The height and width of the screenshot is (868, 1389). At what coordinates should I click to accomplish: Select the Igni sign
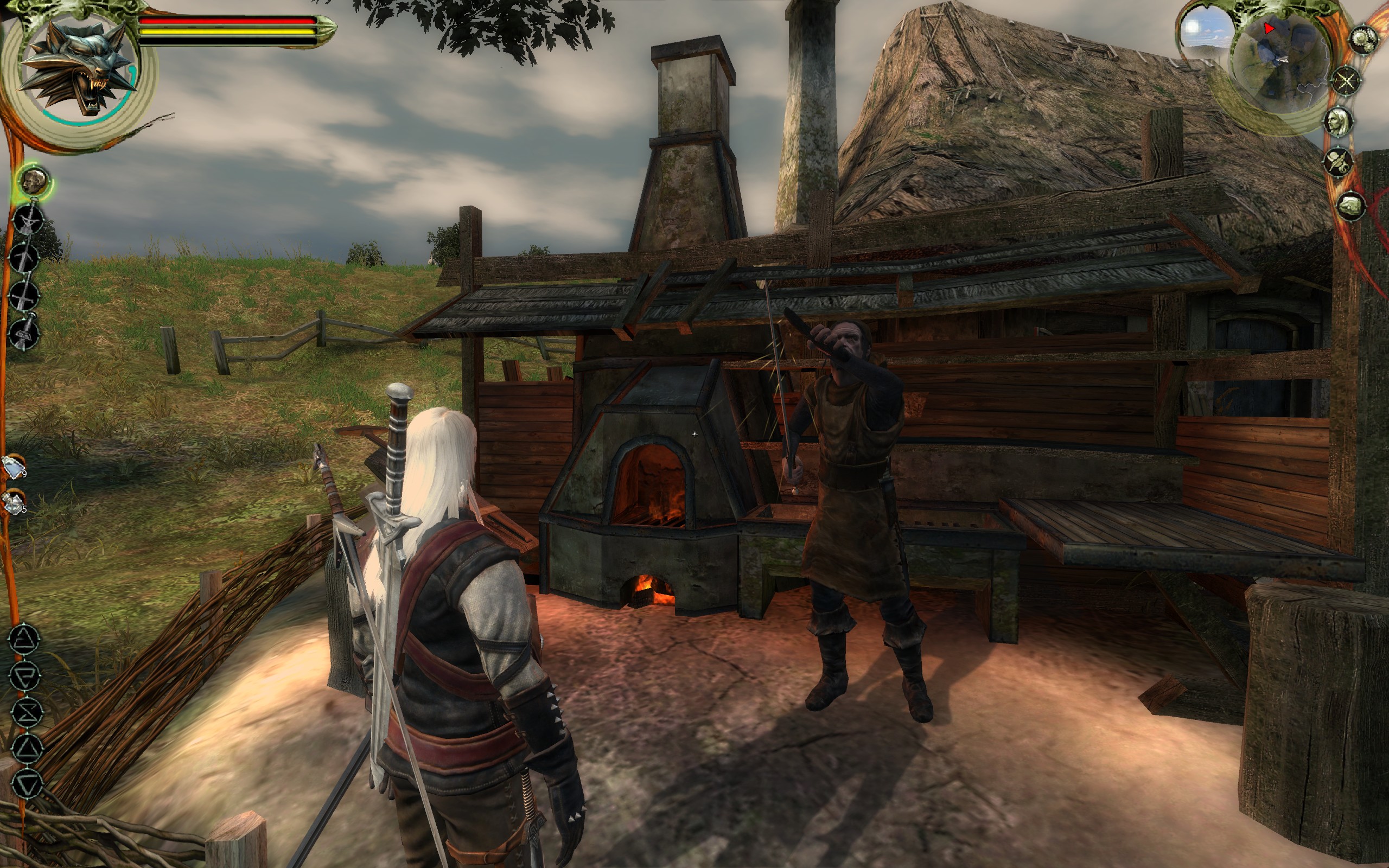pos(27,676)
